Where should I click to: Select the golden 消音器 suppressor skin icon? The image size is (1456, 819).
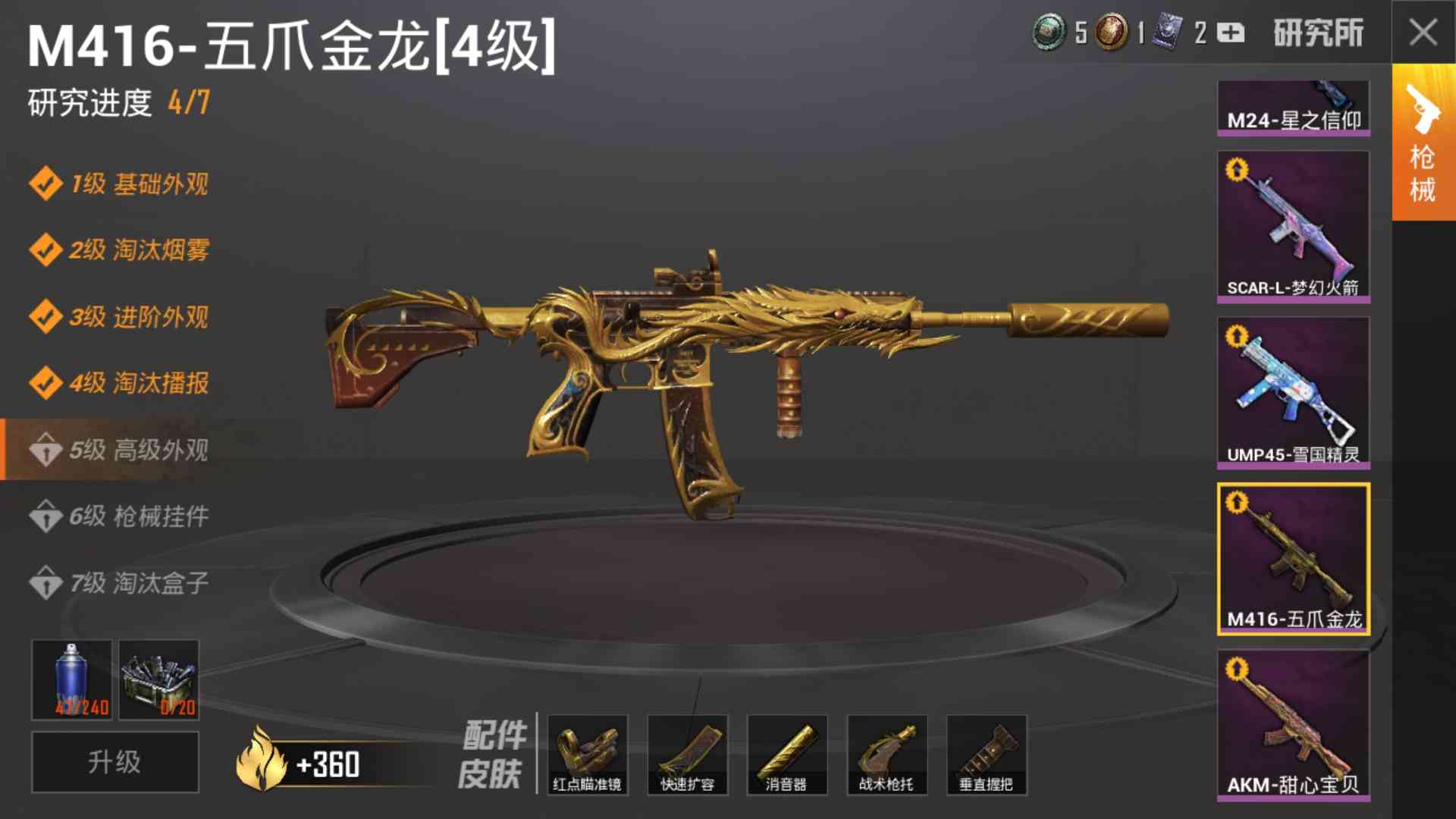coord(787,755)
